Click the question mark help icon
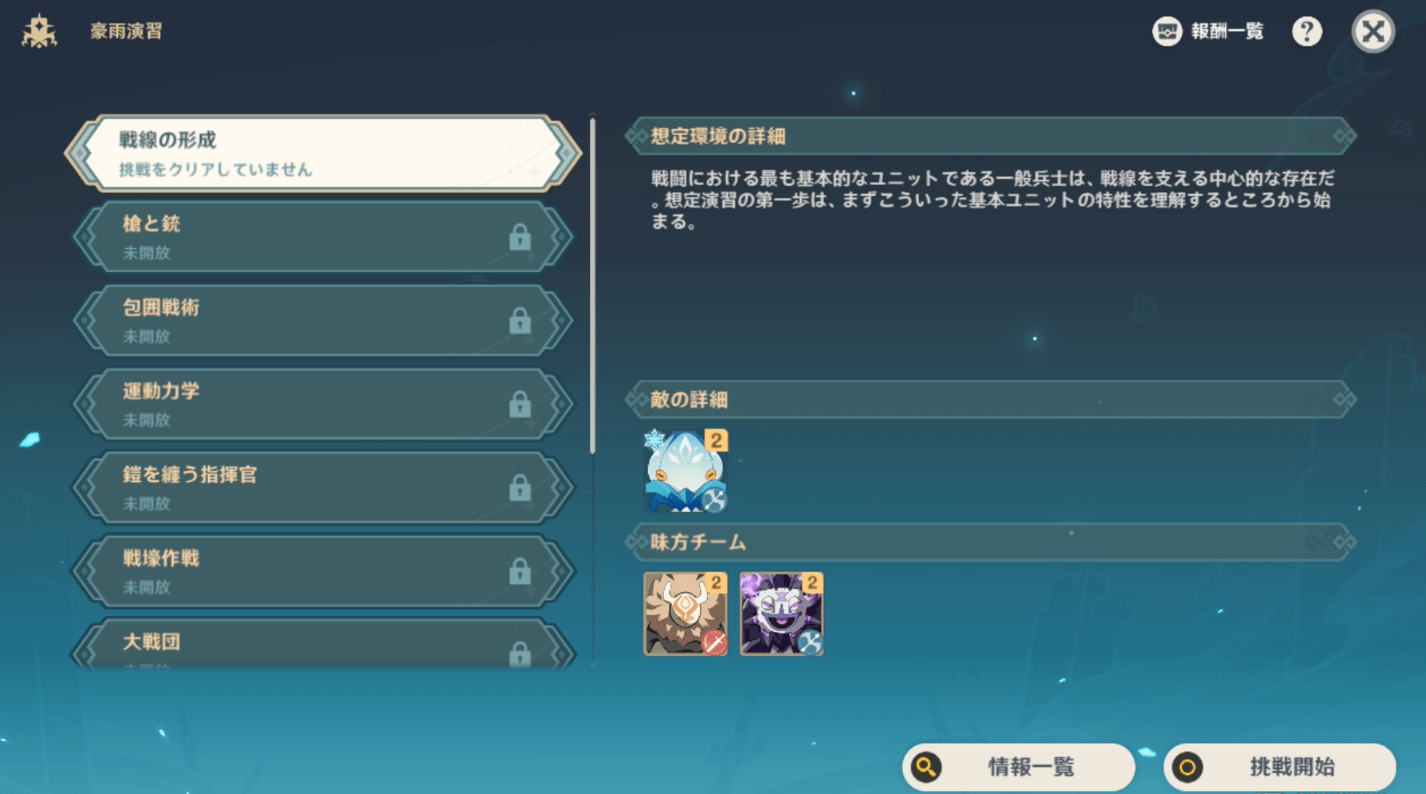Image resolution: width=1426 pixels, height=794 pixels. 1306,31
